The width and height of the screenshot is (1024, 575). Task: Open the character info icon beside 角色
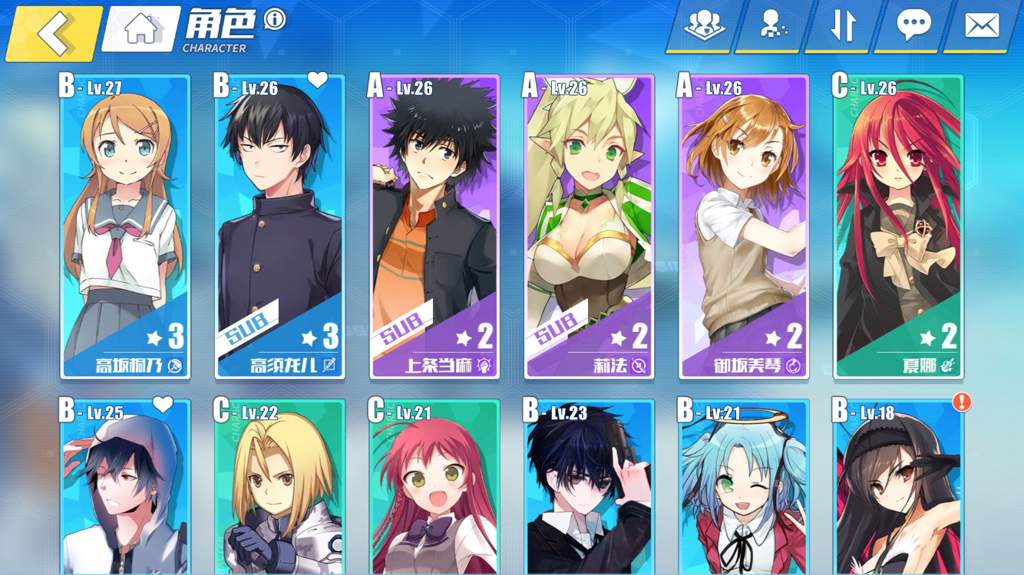point(273,19)
